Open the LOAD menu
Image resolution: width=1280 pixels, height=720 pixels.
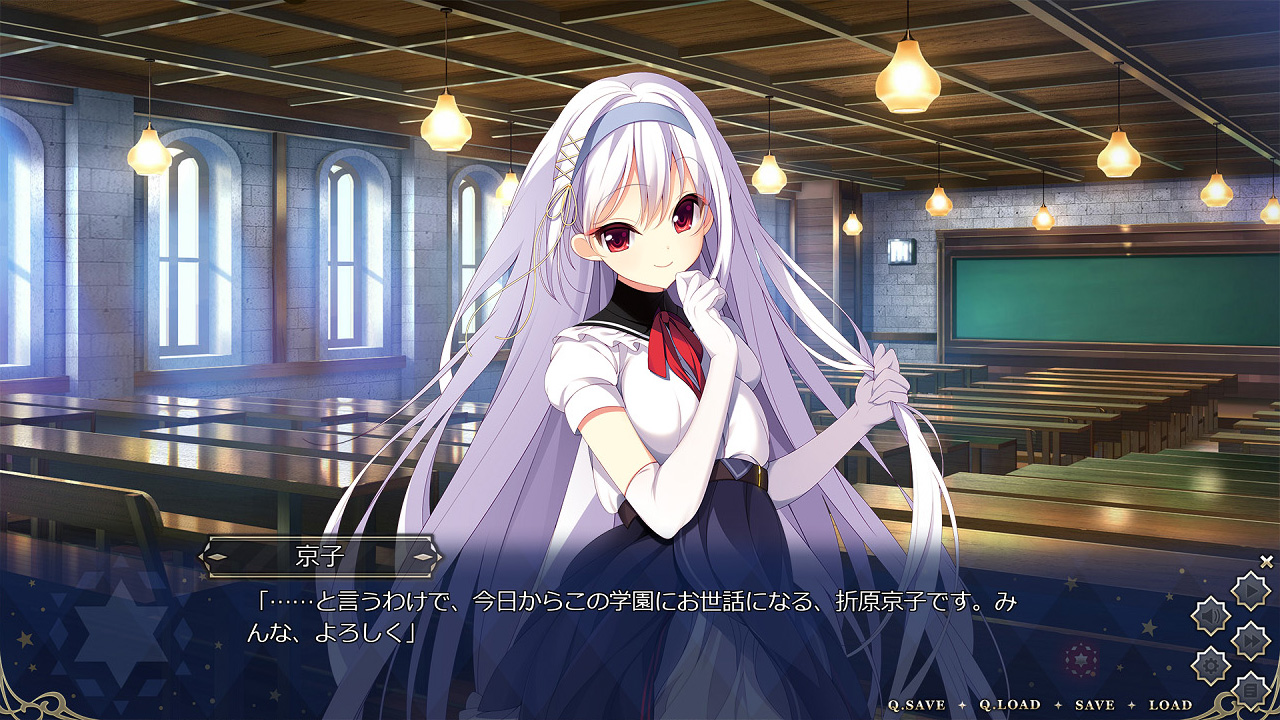click(x=1171, y=705)
